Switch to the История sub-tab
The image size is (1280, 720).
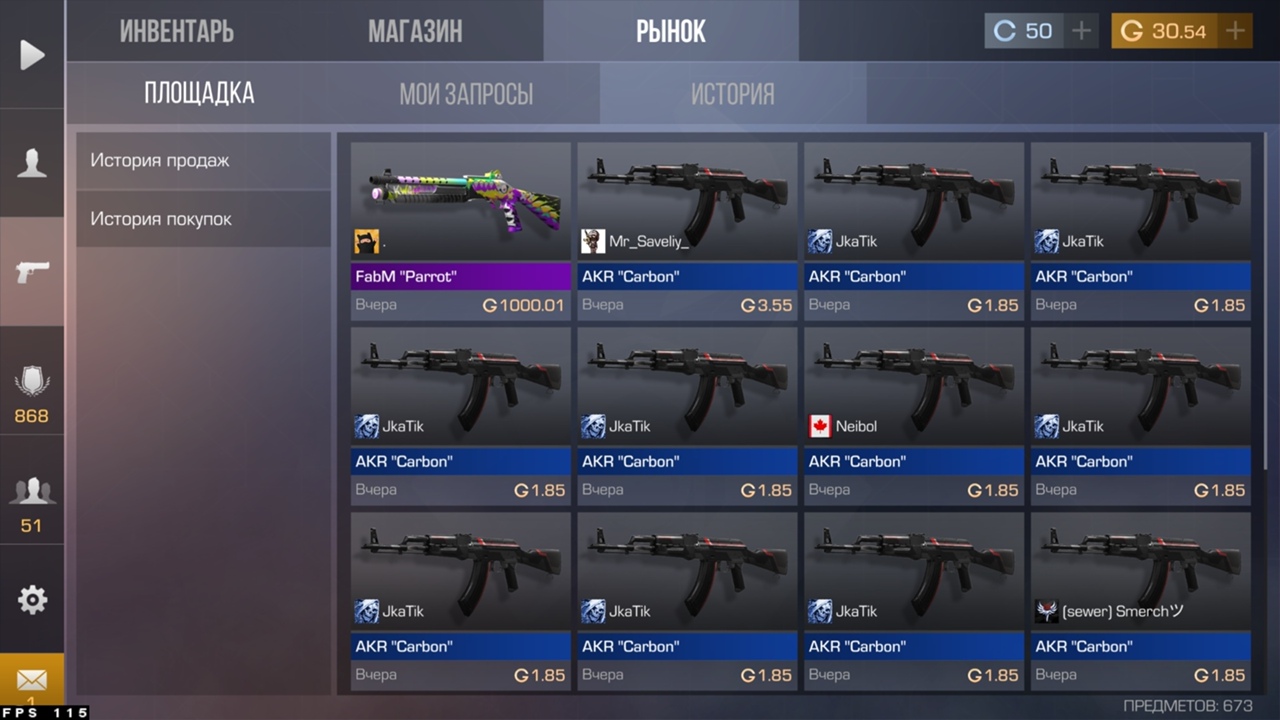(733, 94)
